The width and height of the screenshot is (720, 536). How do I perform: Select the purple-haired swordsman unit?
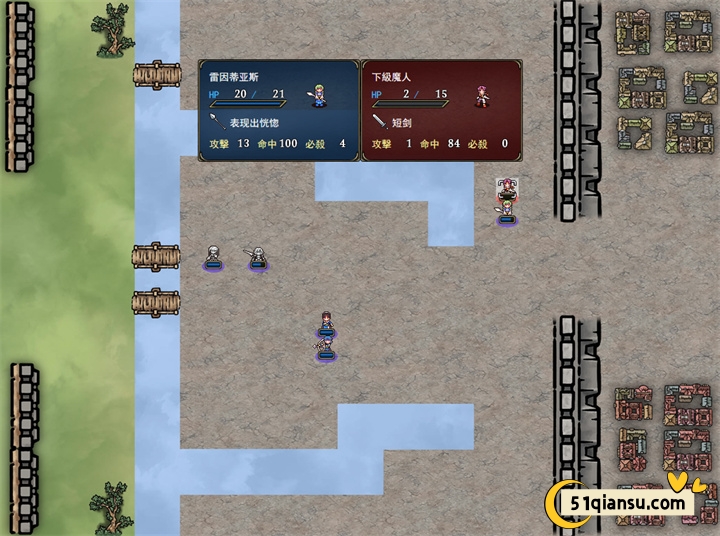[x=326, y=347]
